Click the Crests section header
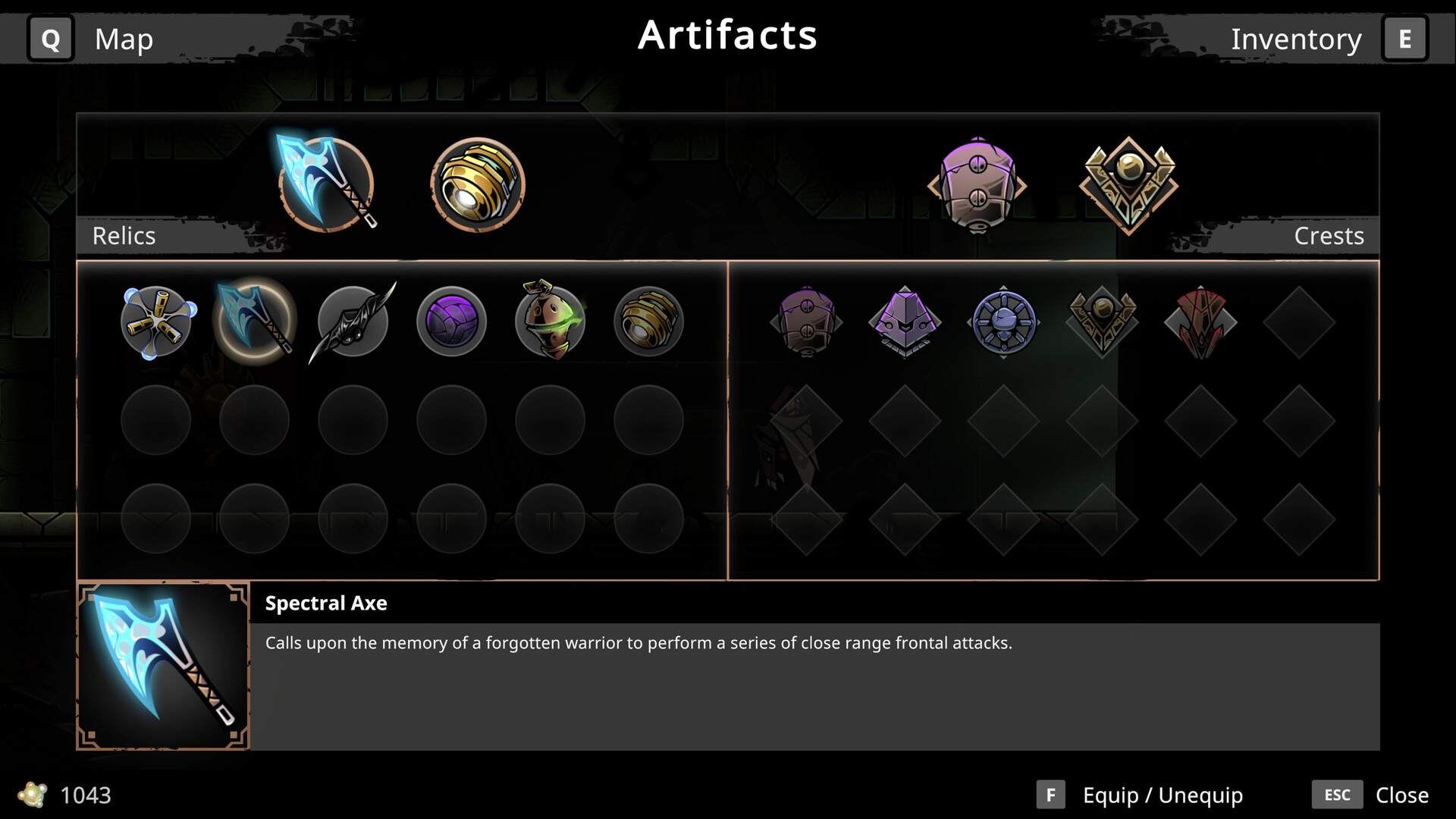Image resolution: width=1456 pixels, height=819 pixels. [1329, 236]
